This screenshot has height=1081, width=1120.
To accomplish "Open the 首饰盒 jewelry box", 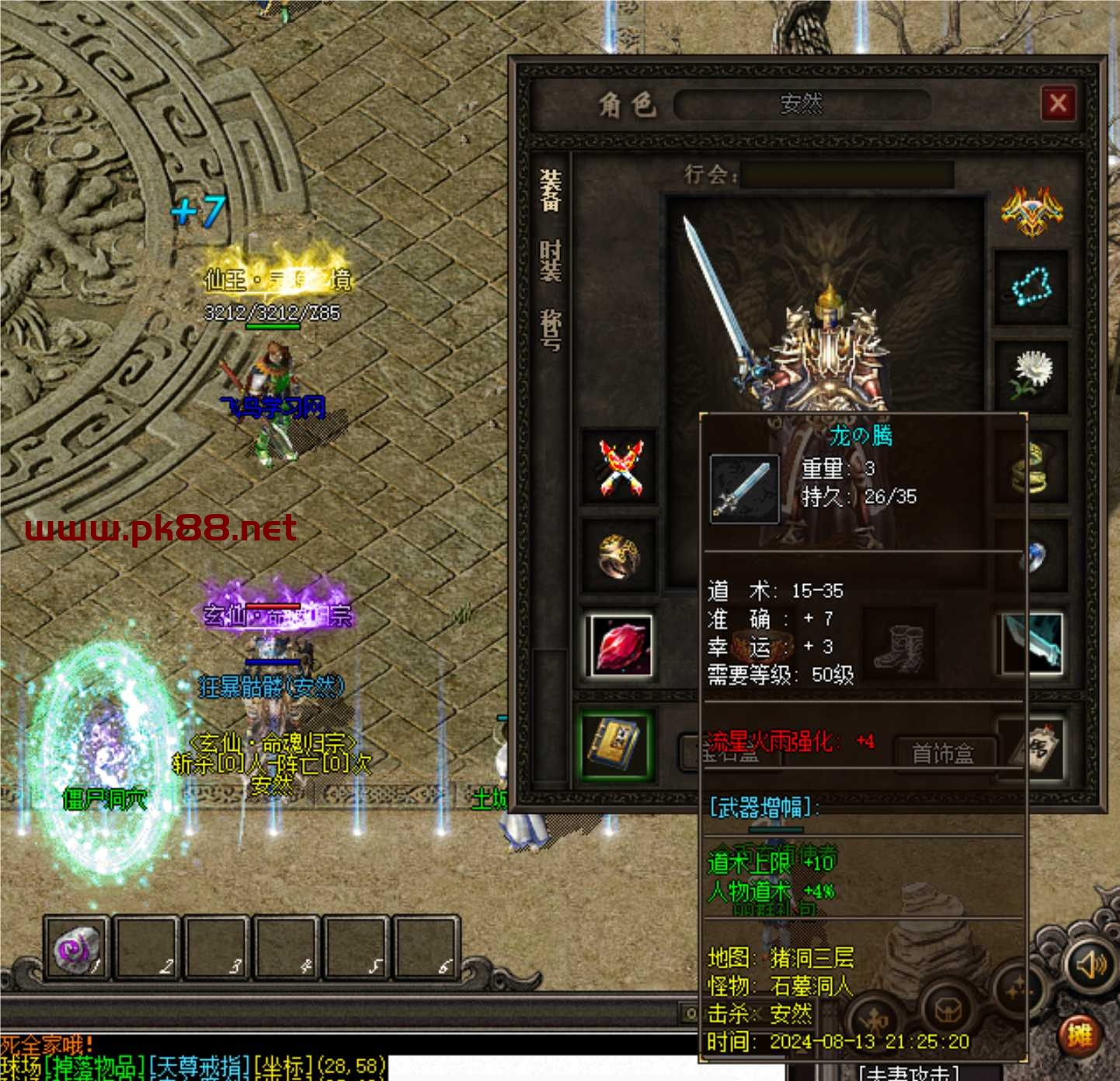I will tap(942, 753).
